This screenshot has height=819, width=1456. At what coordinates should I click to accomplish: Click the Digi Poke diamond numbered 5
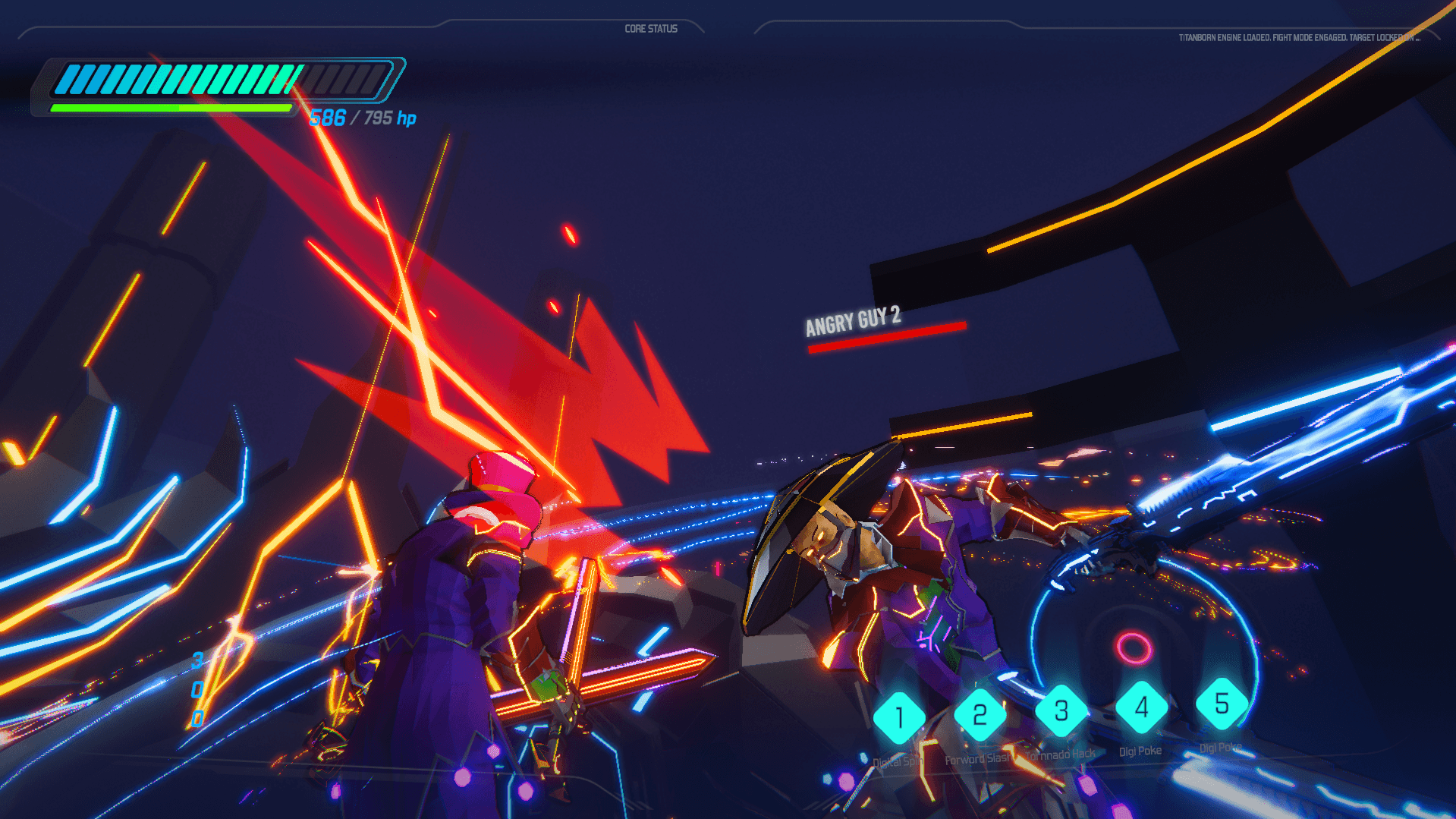[1222, 704]
